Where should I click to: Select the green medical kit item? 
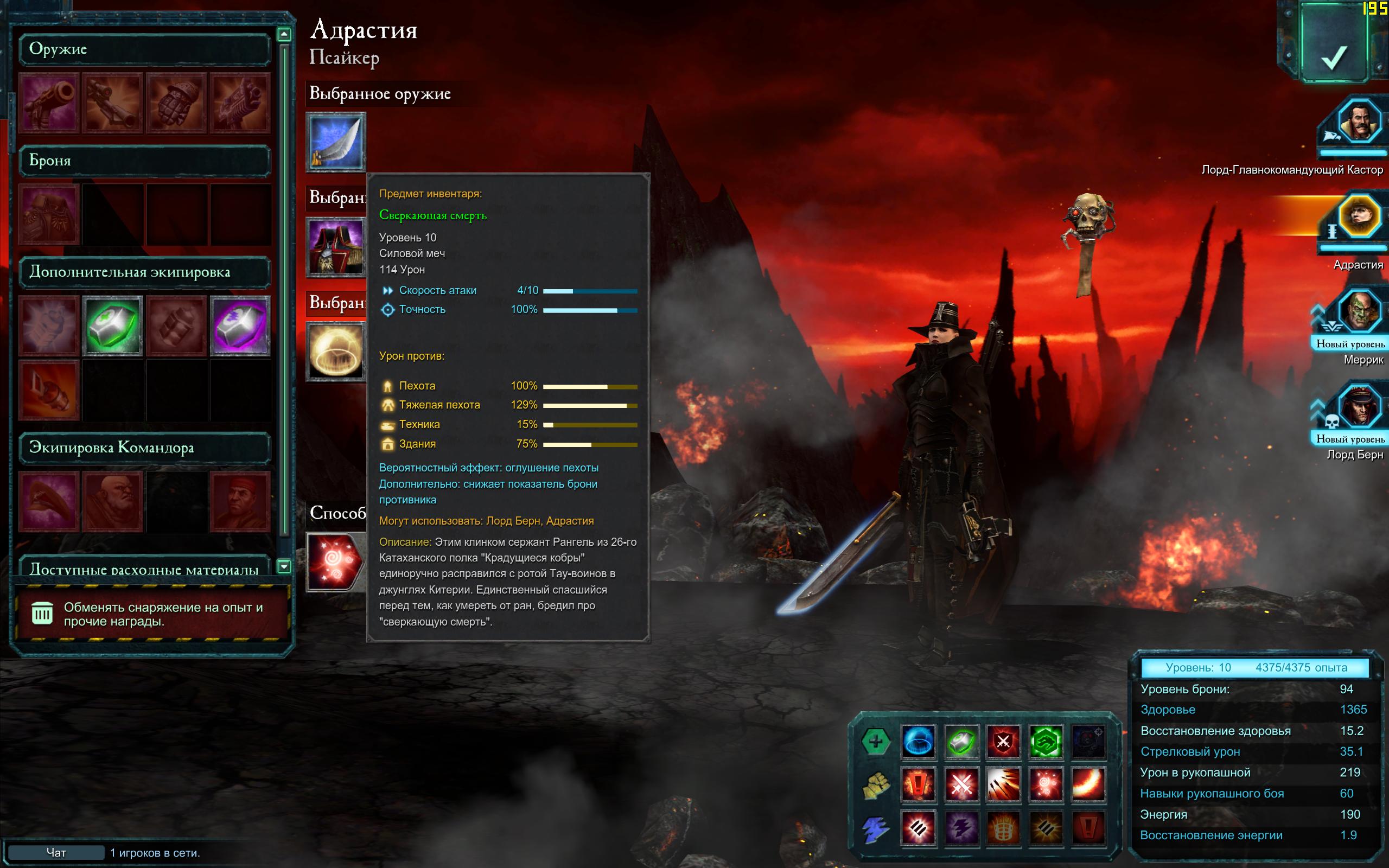[x=112, y=325]
